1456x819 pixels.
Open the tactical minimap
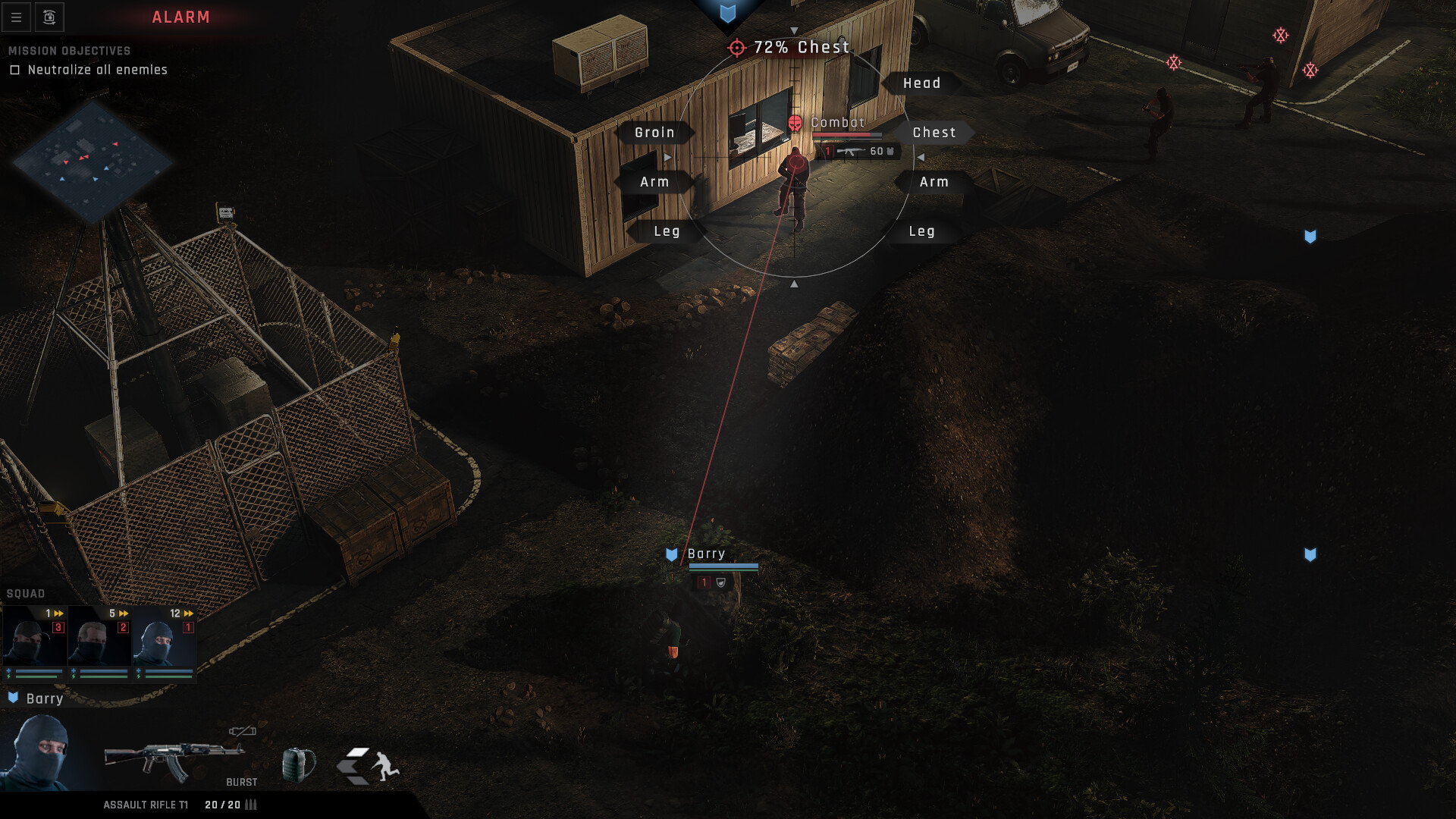[x=93, y=159]
